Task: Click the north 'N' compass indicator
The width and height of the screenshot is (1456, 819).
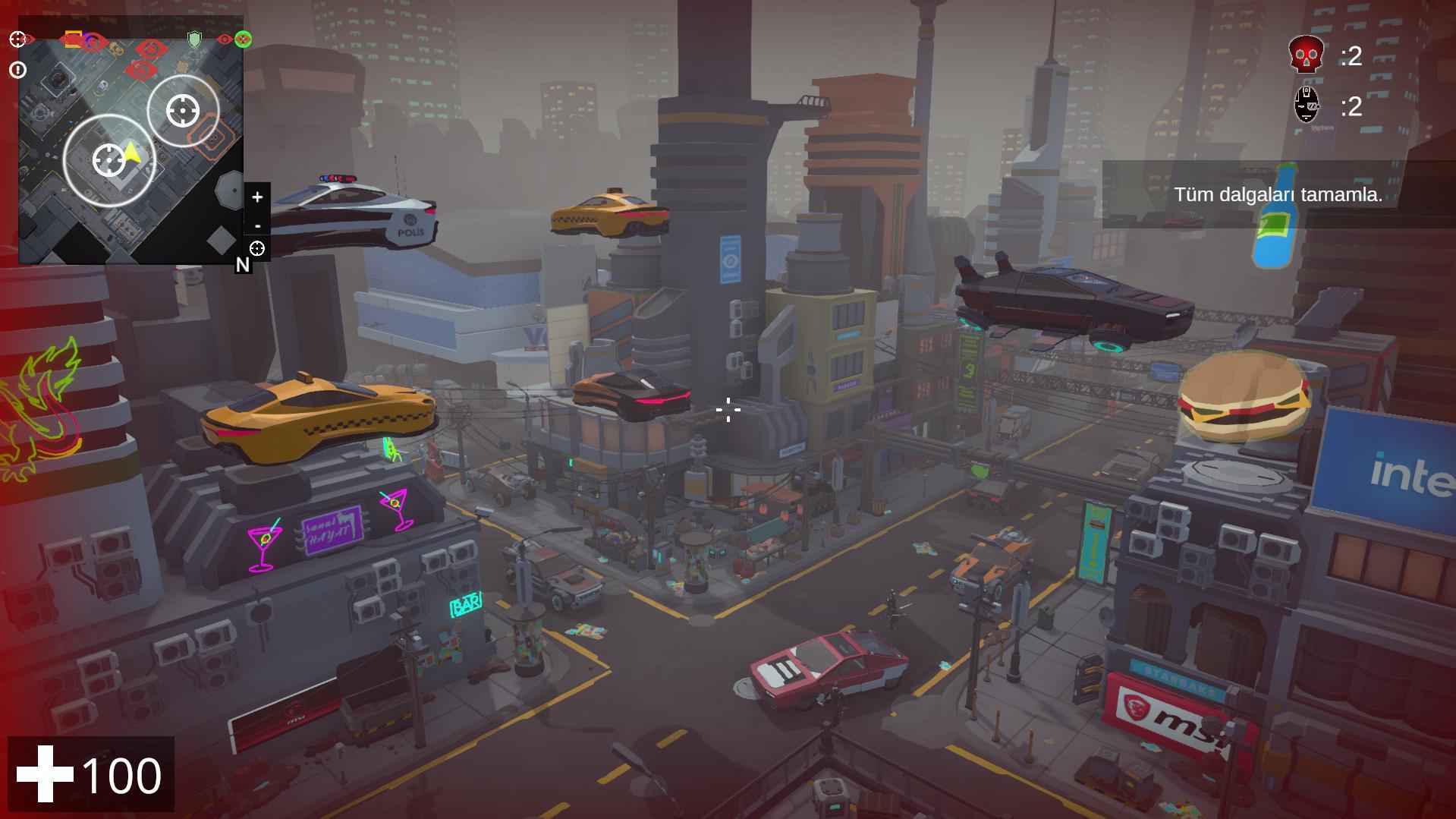Action: (243, 265)
